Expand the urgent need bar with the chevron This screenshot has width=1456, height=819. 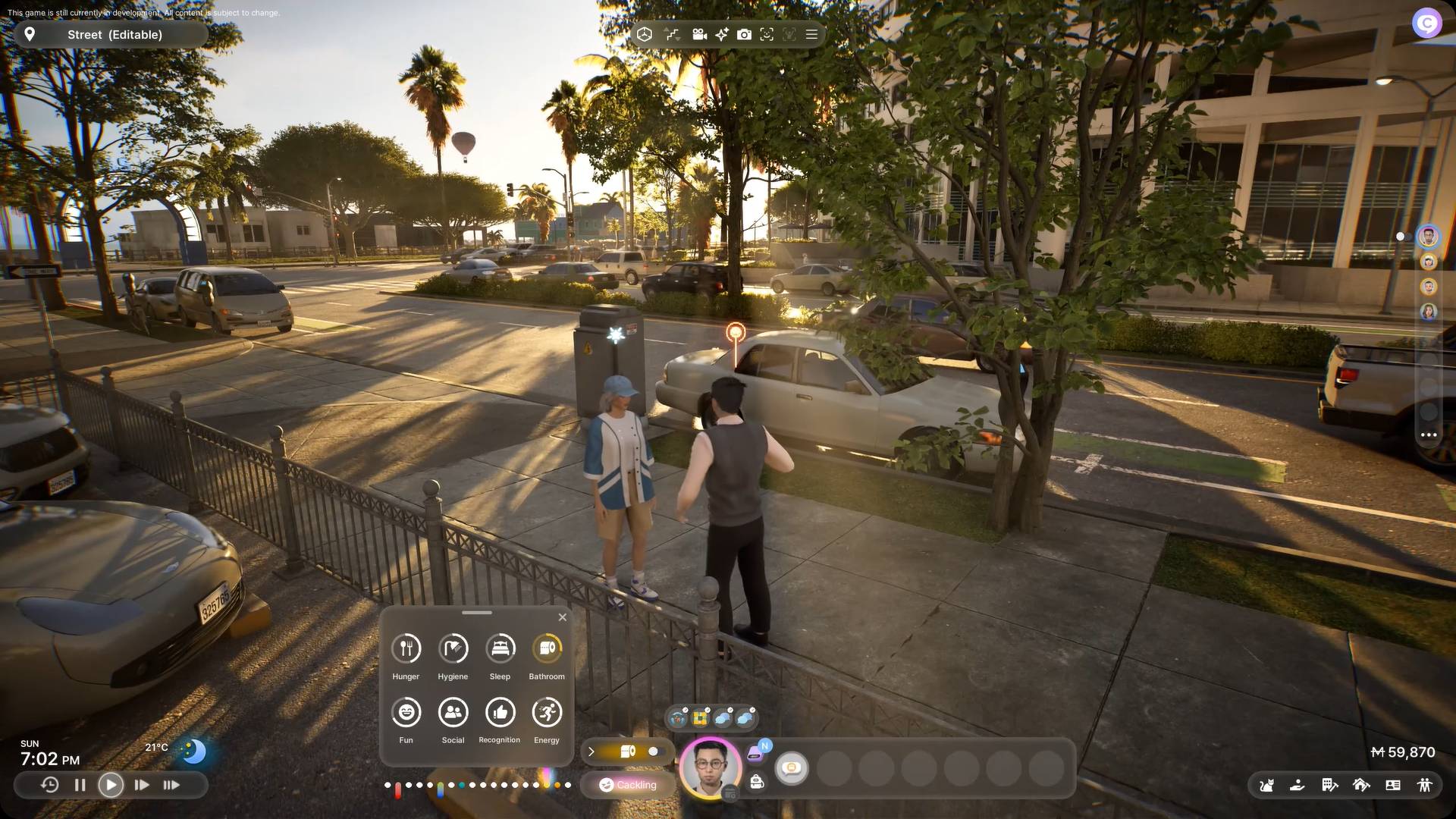coord(591,752)
